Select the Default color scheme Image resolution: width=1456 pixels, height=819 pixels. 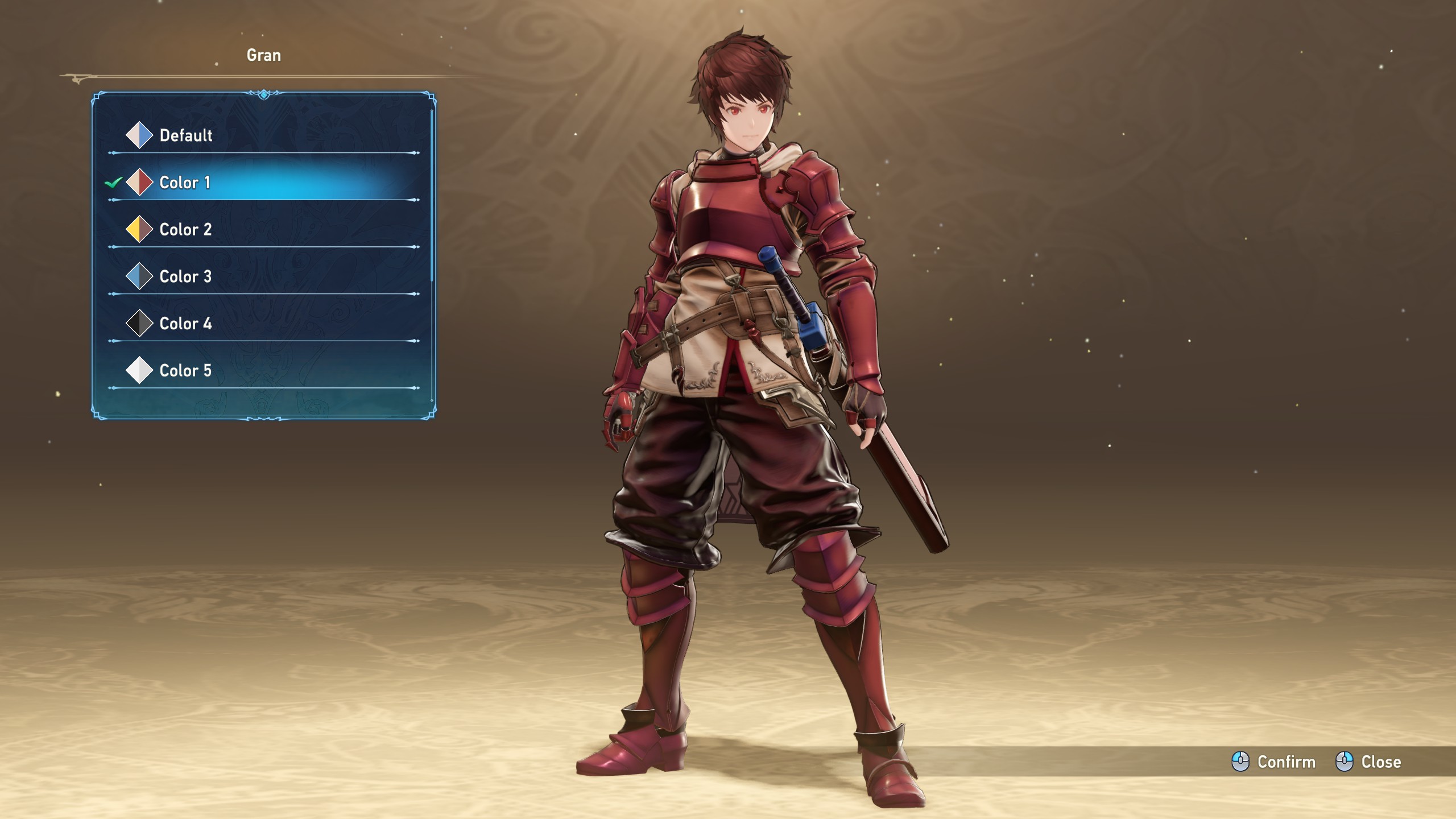click(185, 135)
